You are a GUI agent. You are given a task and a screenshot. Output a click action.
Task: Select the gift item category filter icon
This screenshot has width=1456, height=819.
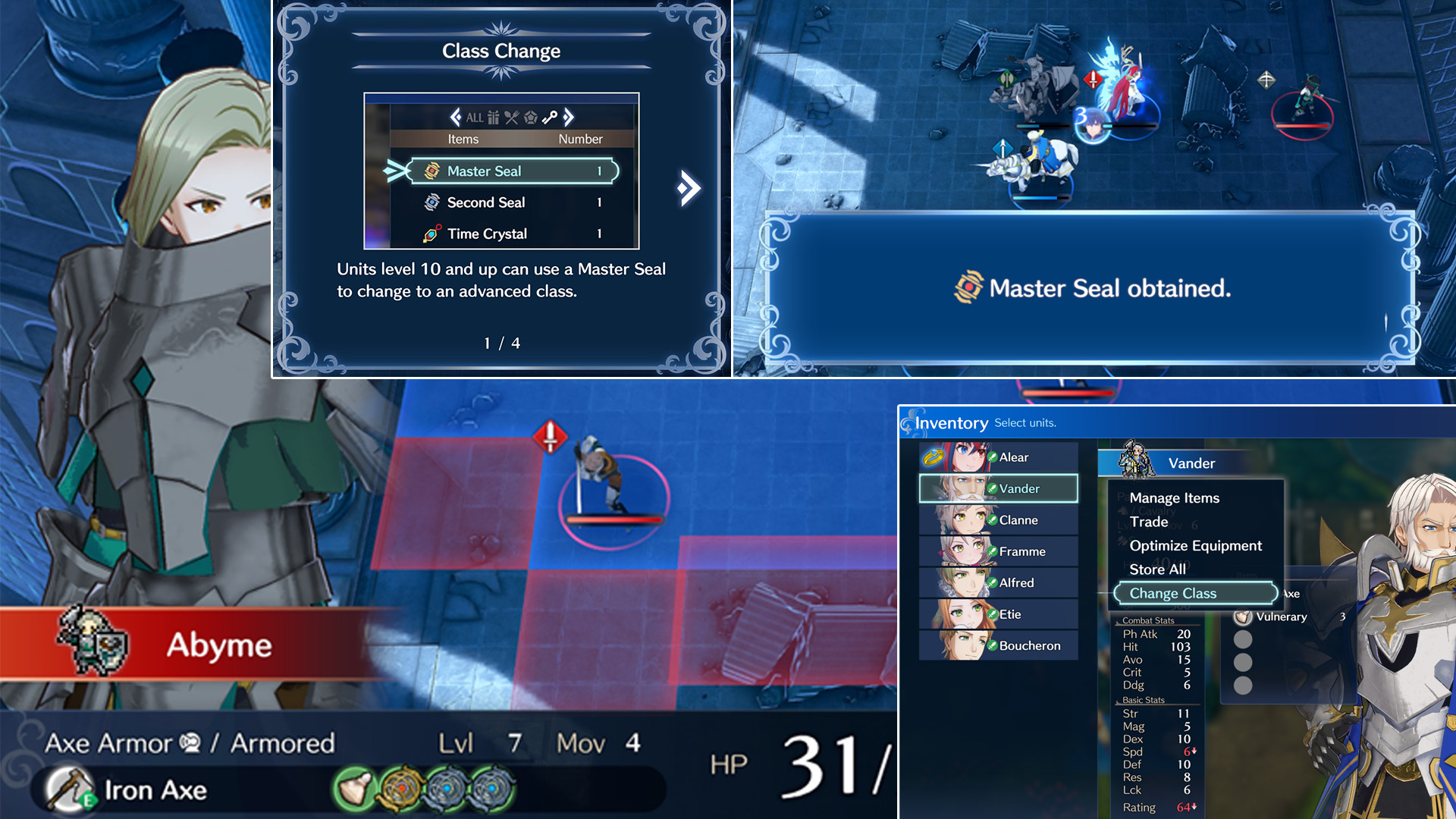494,118
